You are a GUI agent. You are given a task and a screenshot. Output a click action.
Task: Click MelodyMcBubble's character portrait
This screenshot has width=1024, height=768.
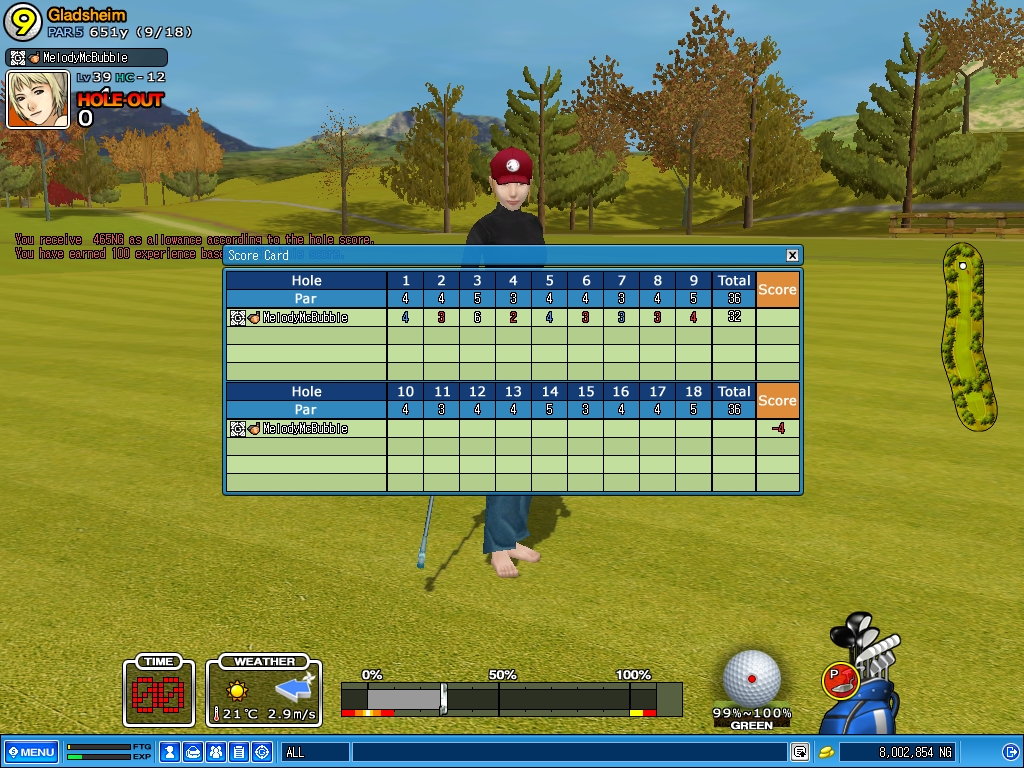tap(38, 100)
